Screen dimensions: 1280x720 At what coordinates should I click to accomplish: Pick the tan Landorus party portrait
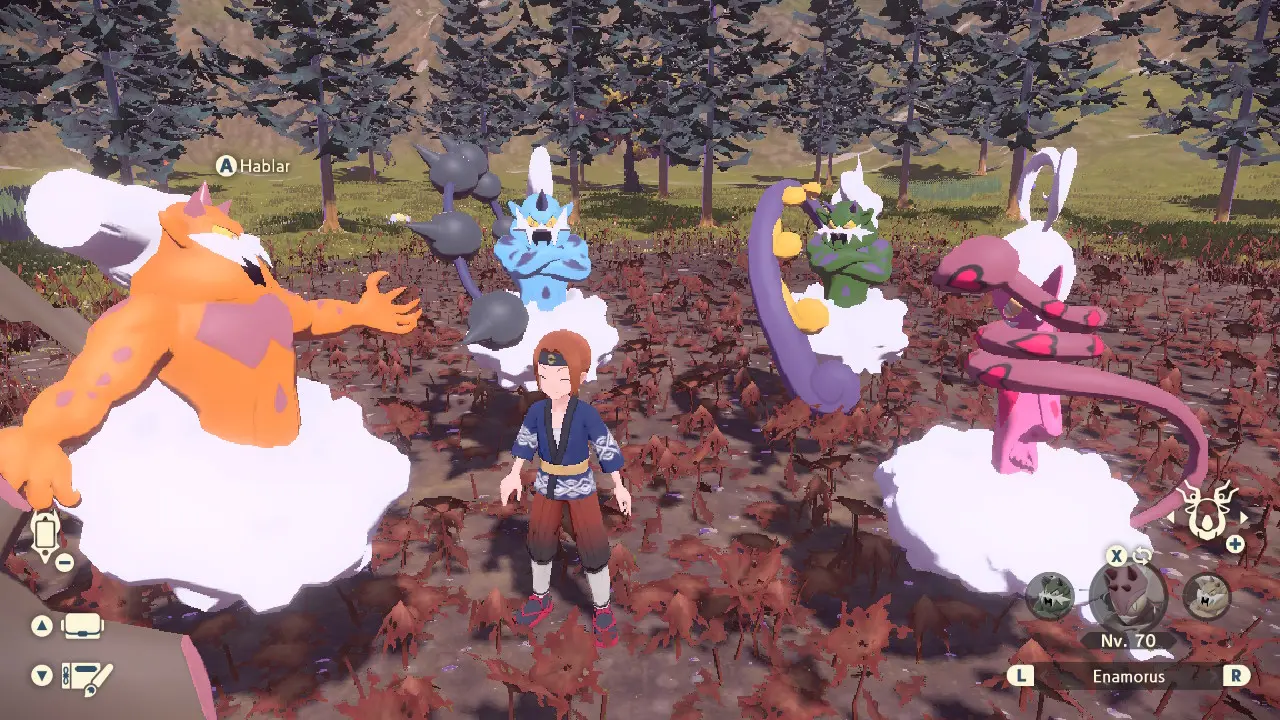click(x=1206, y=597)
